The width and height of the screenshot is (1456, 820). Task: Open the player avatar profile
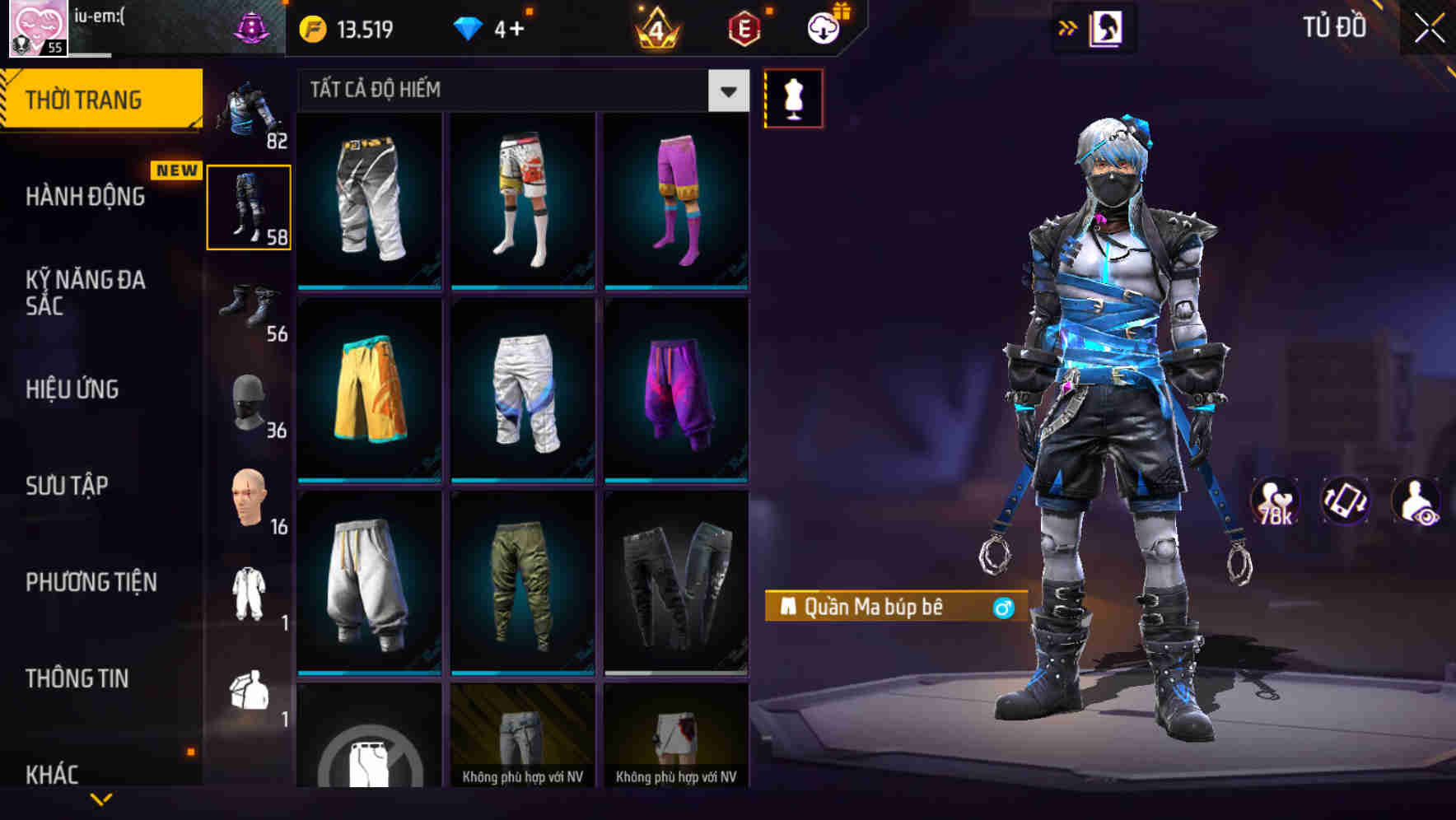(x=35, y=29)
